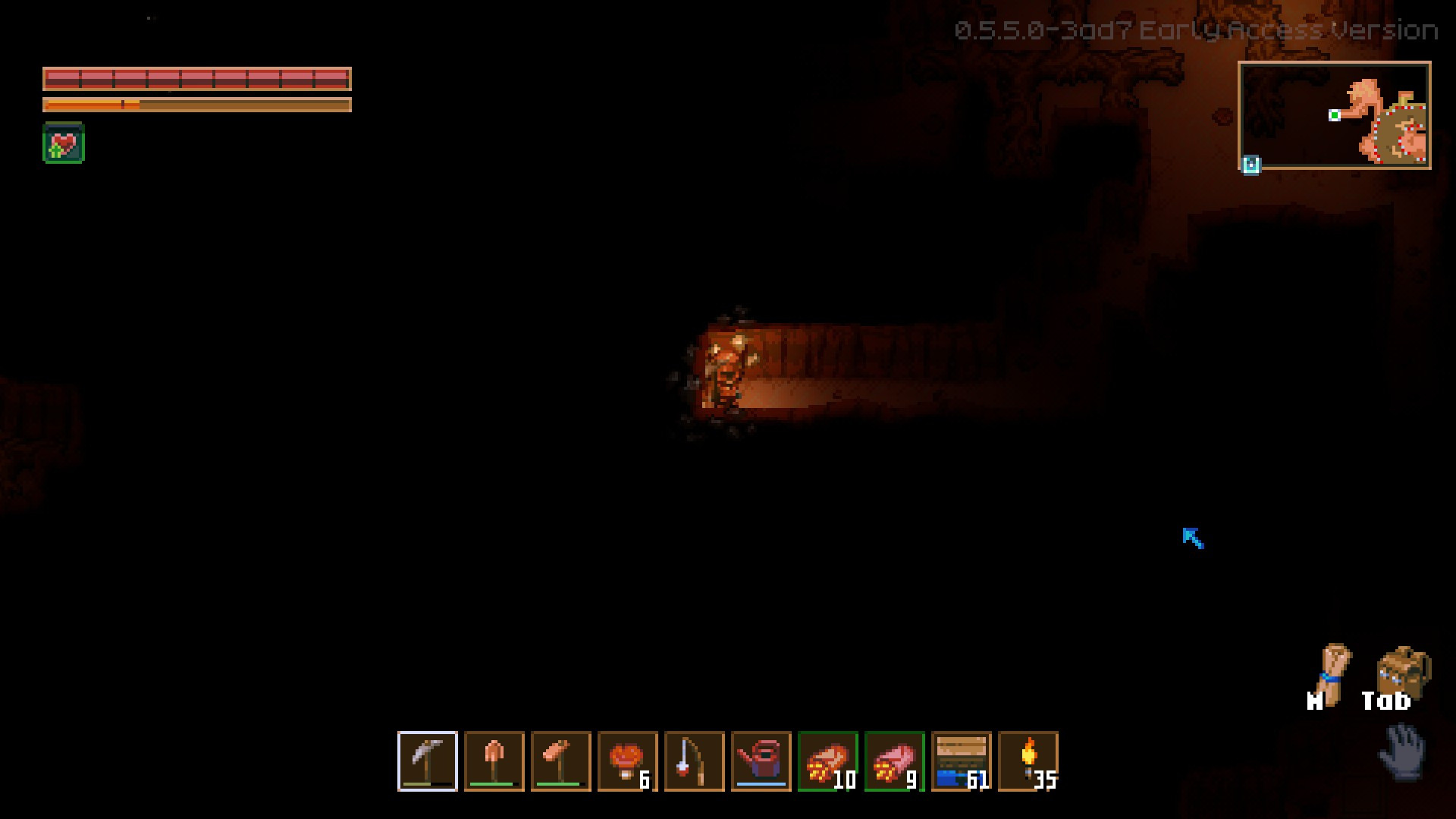Select the pickaxe hotbar slot
This screenshot has width=1456, height=819.
(x=428, y=761)
